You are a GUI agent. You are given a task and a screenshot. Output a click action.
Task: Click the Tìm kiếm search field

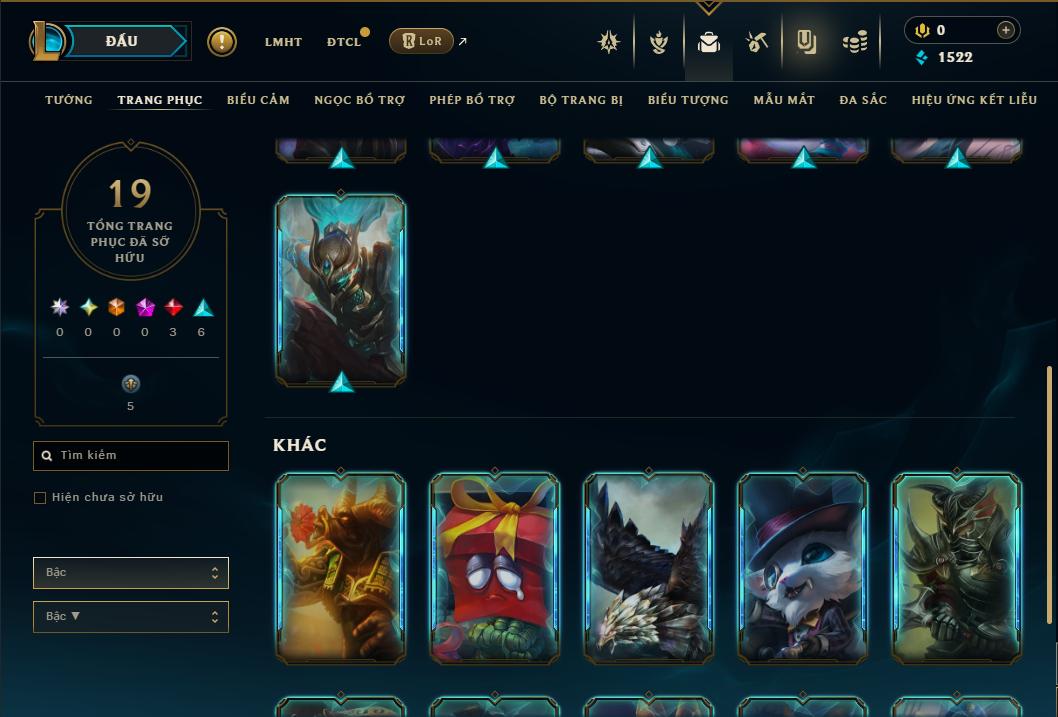tap(131, 456)
